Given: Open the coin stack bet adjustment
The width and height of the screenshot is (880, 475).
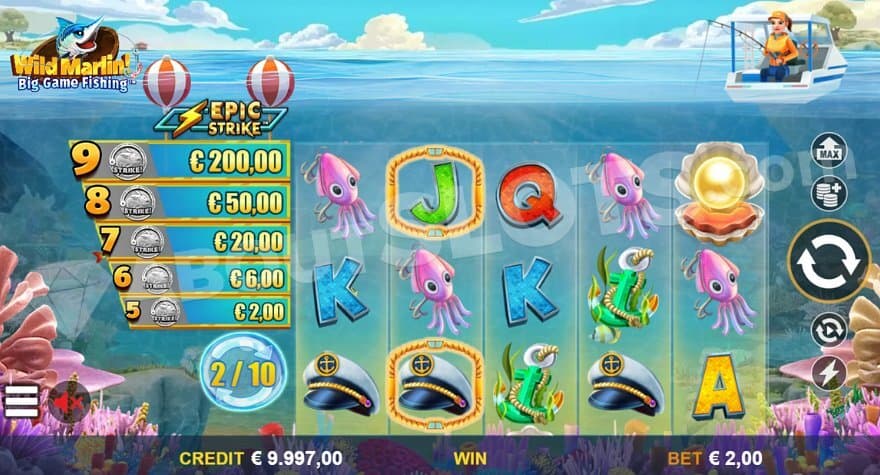Looking at the screenshot, I should point(828,194).
